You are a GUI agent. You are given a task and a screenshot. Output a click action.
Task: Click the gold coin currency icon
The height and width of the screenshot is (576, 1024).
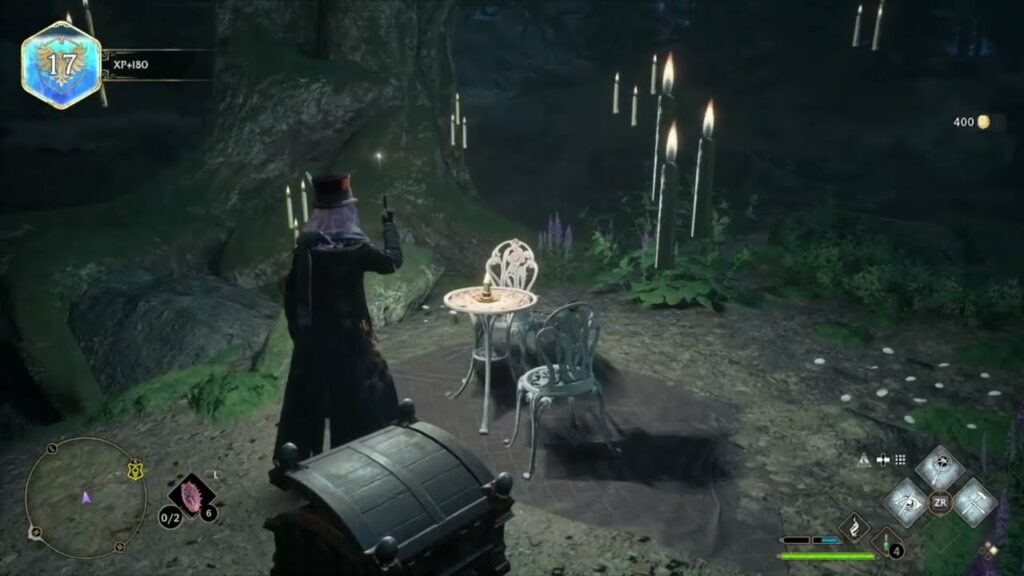click(x=983, y=122)
